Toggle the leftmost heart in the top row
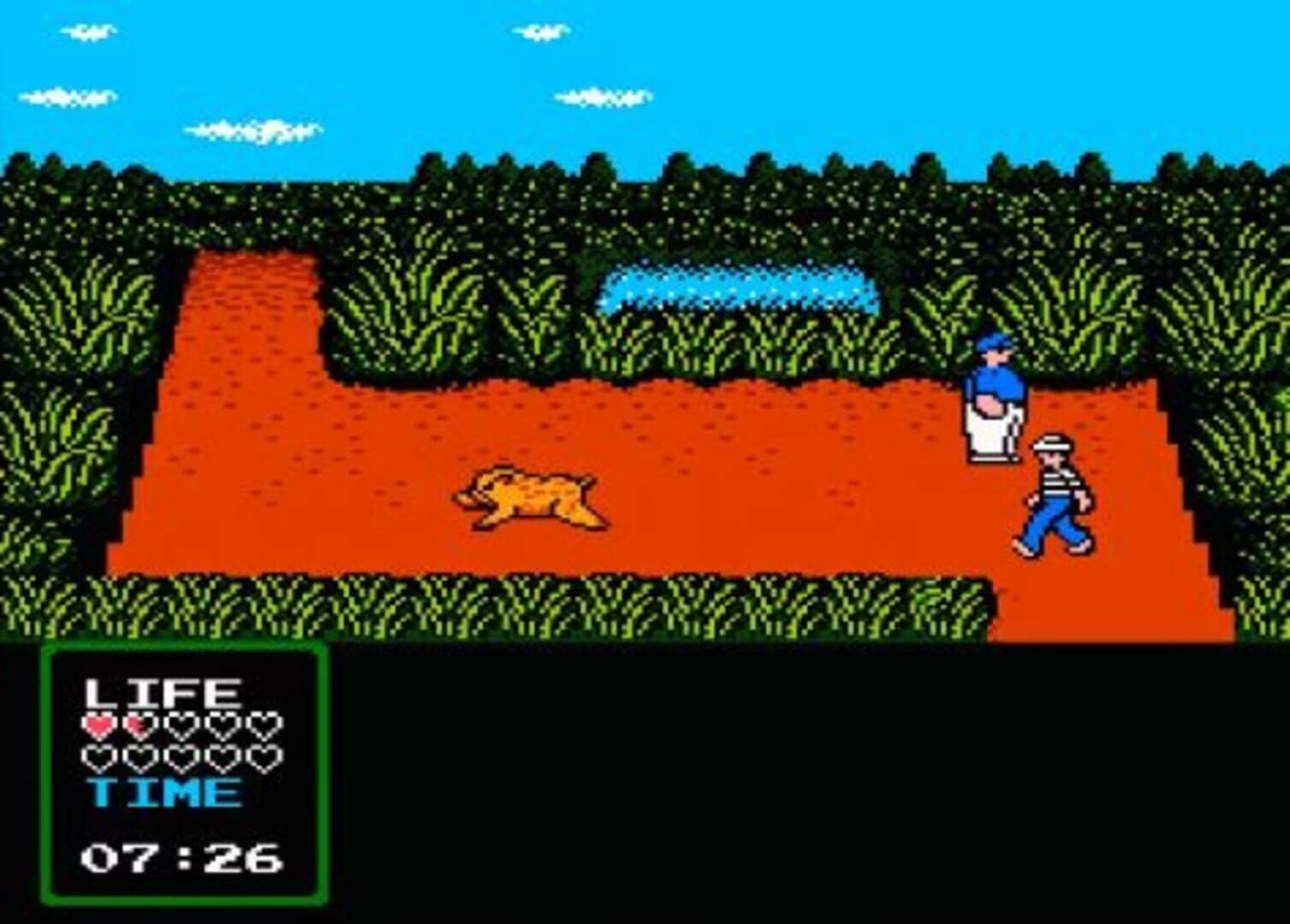1290x924 pixels. tap(96, 726)
